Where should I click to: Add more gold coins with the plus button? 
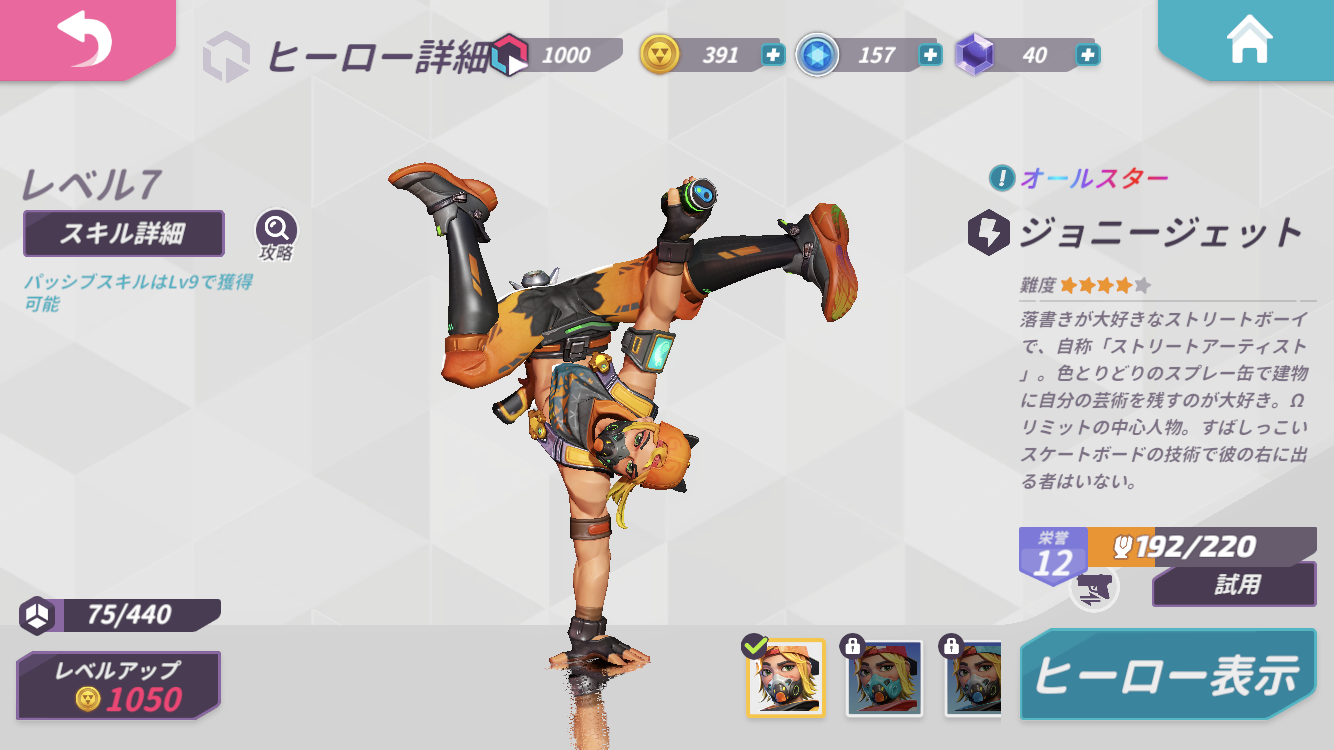pos(773,55)
